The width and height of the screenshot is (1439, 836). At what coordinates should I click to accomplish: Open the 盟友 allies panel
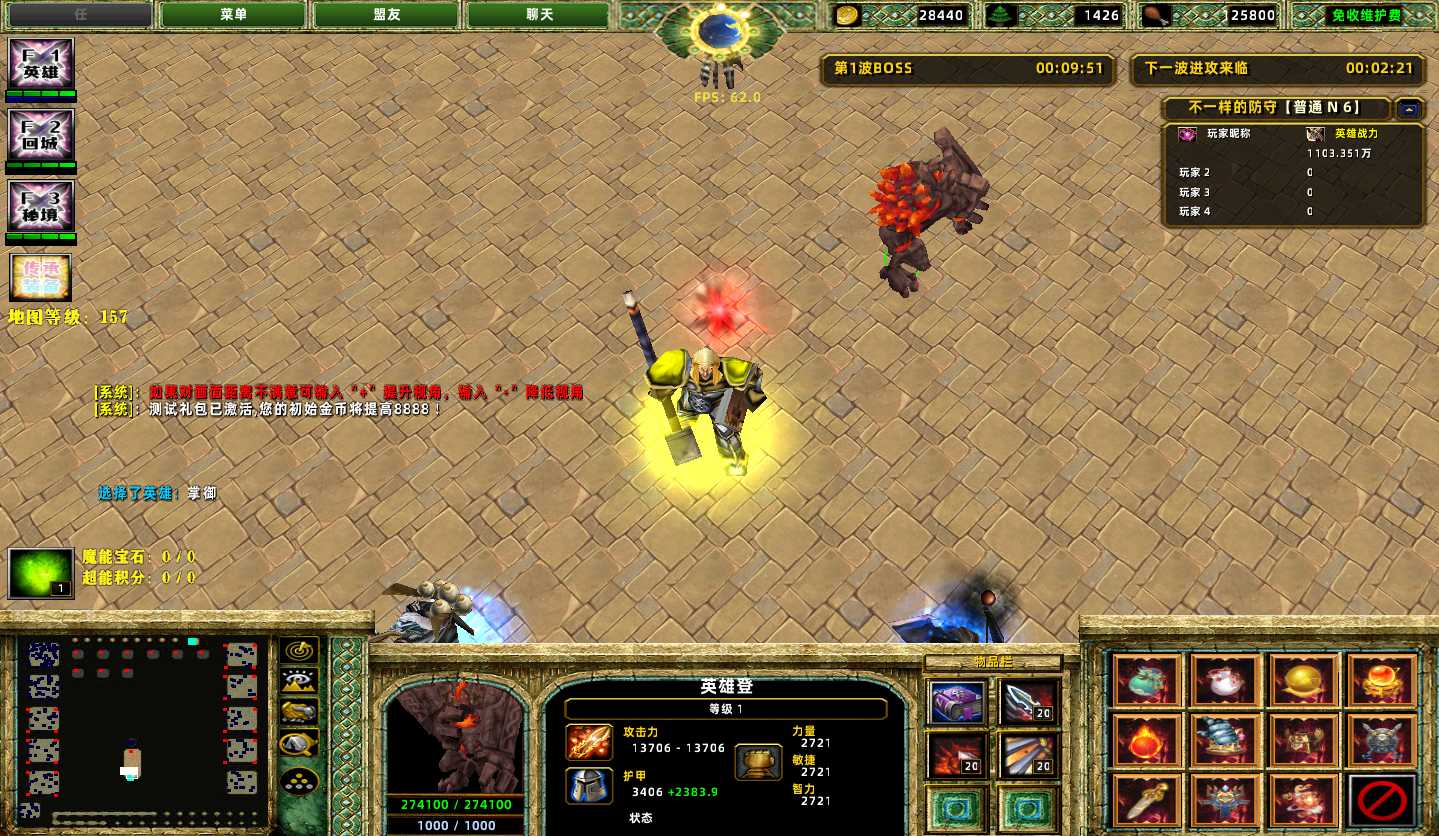pos(386,15)
